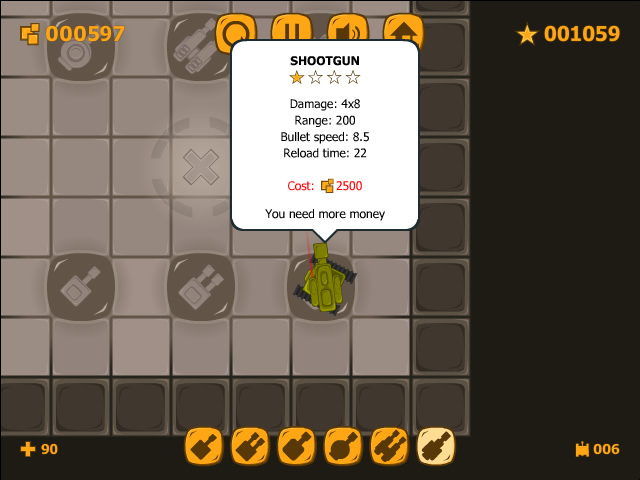The image size is (640, 480).
Task: Choose the double-barrel turret build icon
Action: coord(250,446)
